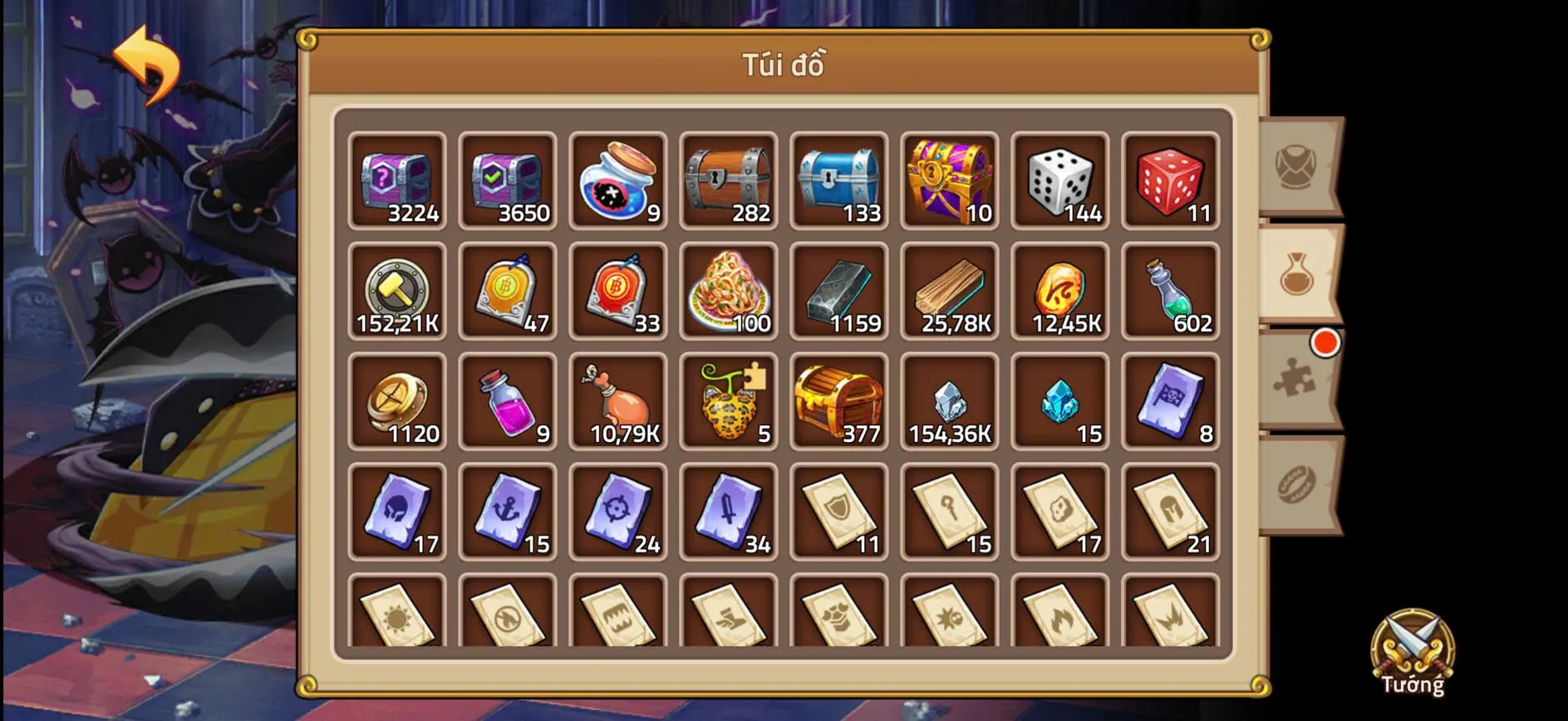Select the purple pirate flag scroll
Screen dimensions: 1568x721
[x=1170, y=401]
